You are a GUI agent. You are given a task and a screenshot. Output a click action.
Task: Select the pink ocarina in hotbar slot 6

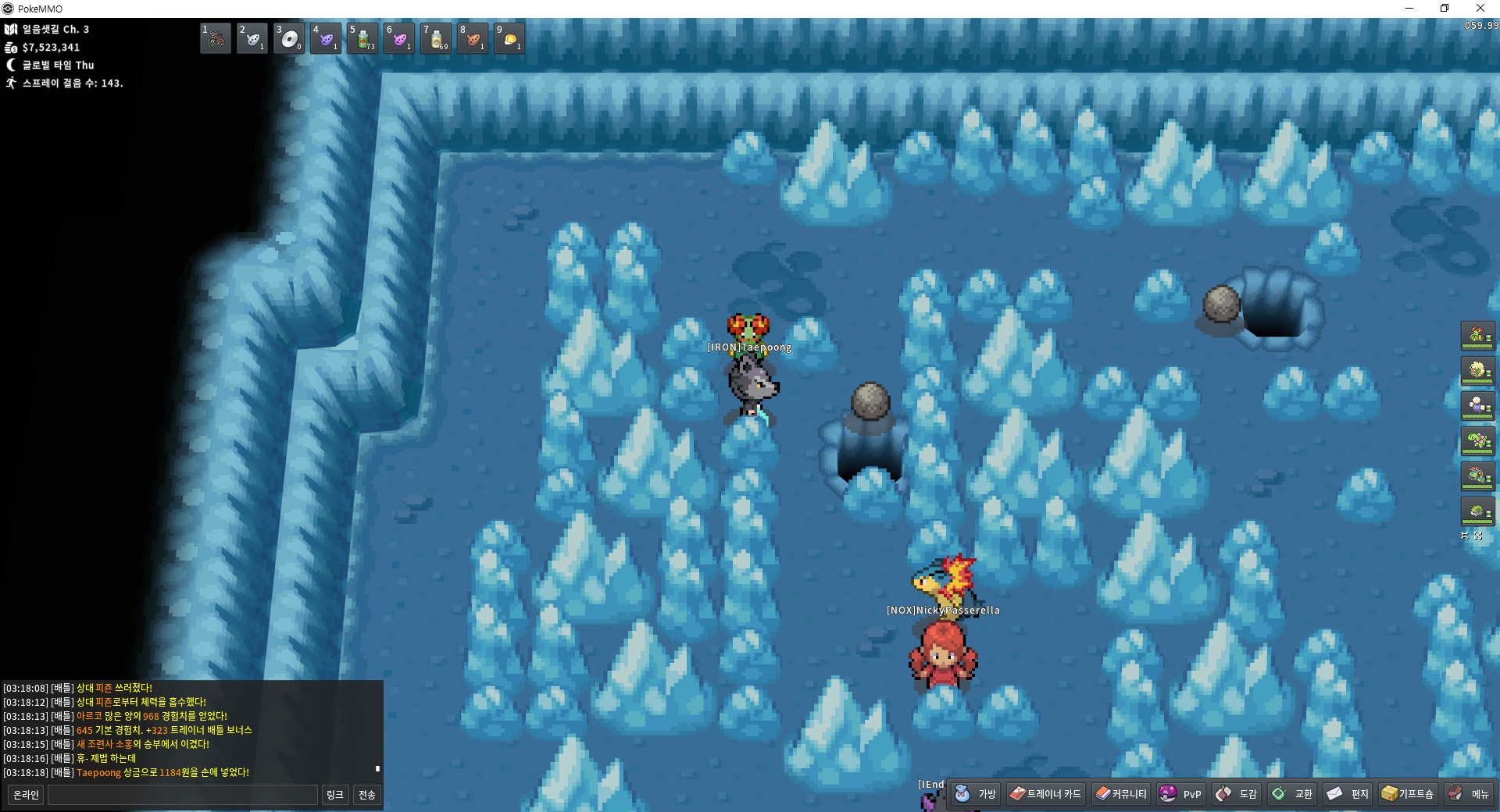point(399,38)
